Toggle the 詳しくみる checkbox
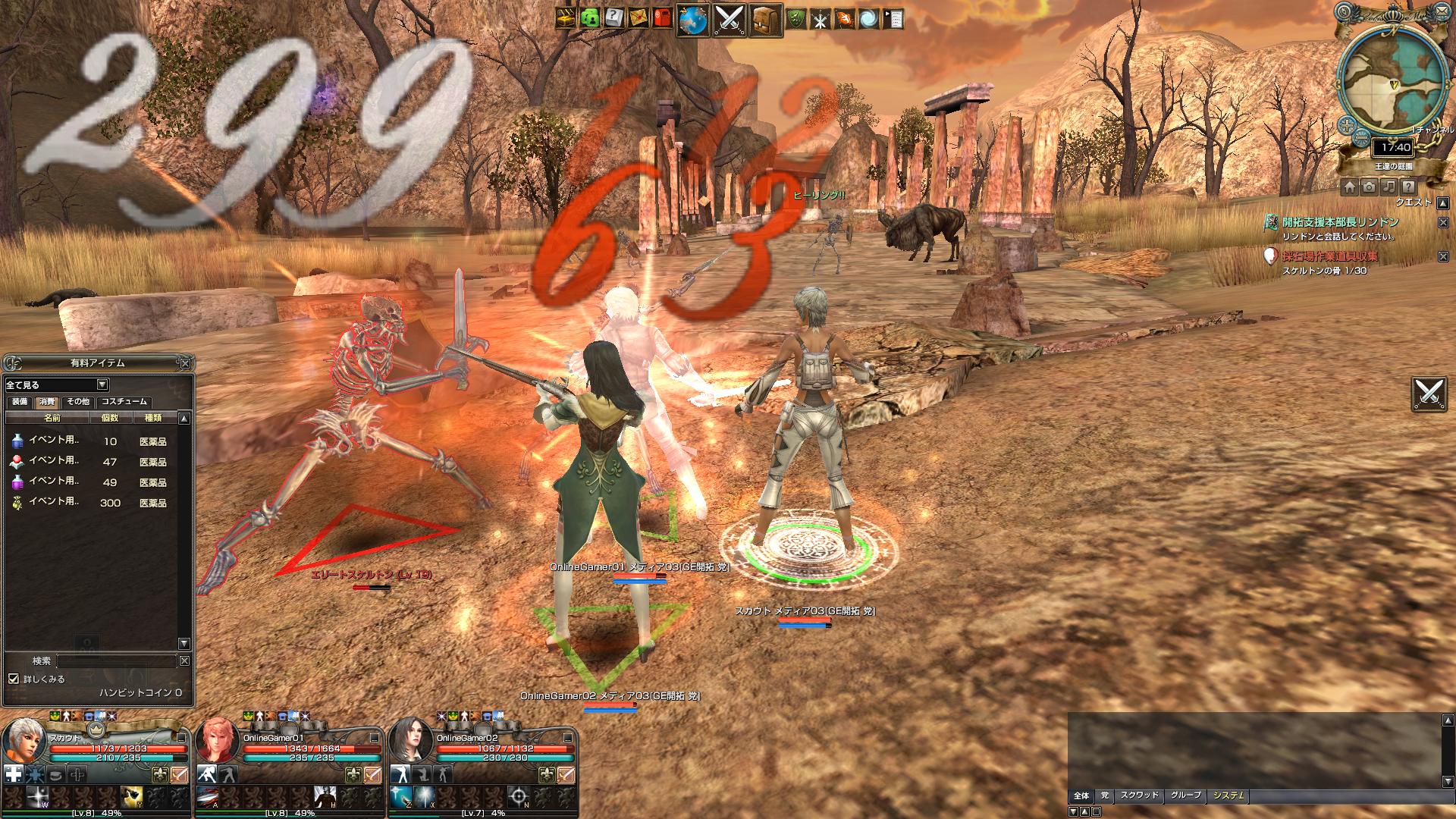 pyautogui.click(x=14, y=679)
